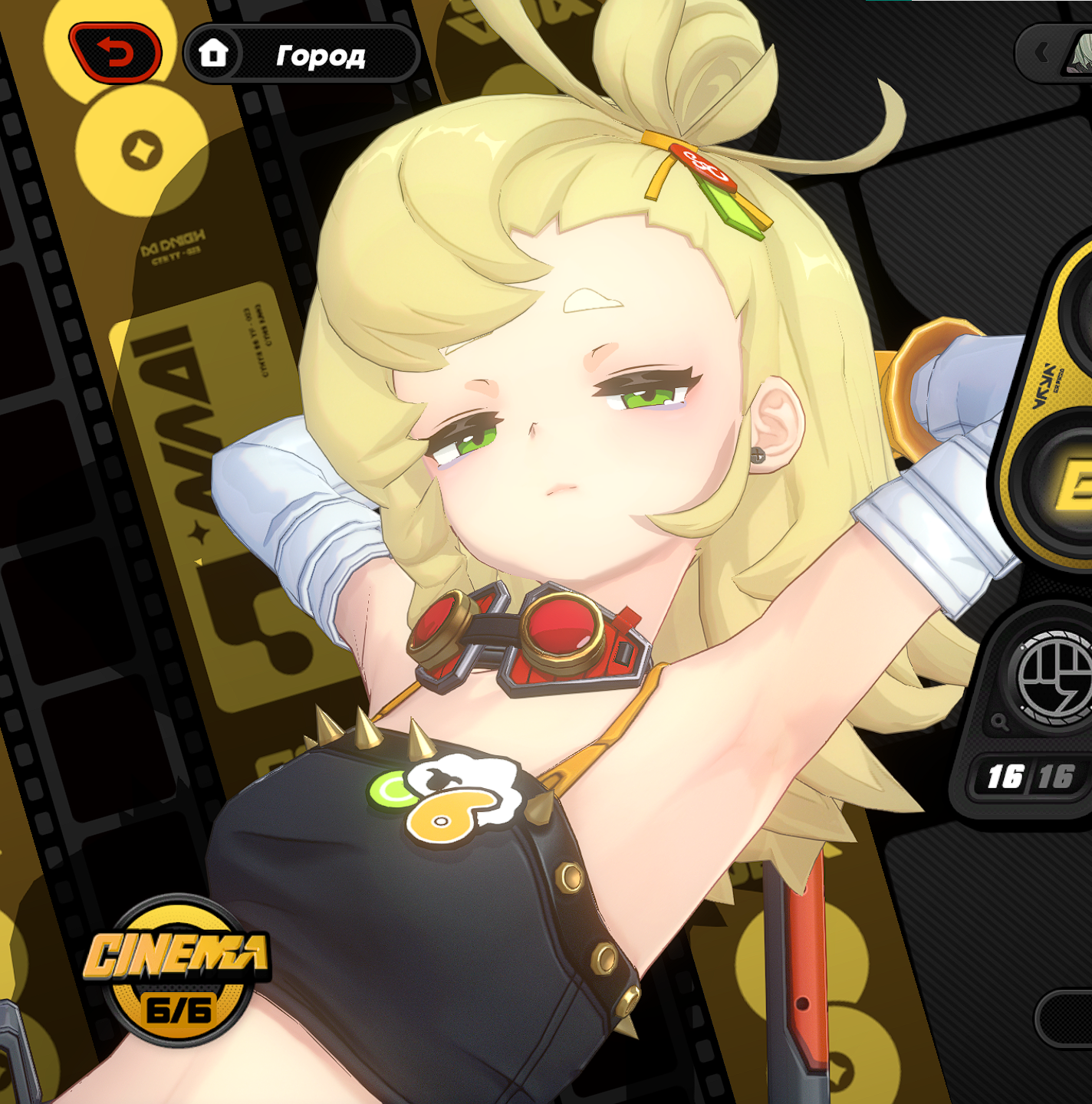Switch character with the left arrow
Image resolution: width=1092 pixels, height=1104 pixels.
tap(1041, 53)
